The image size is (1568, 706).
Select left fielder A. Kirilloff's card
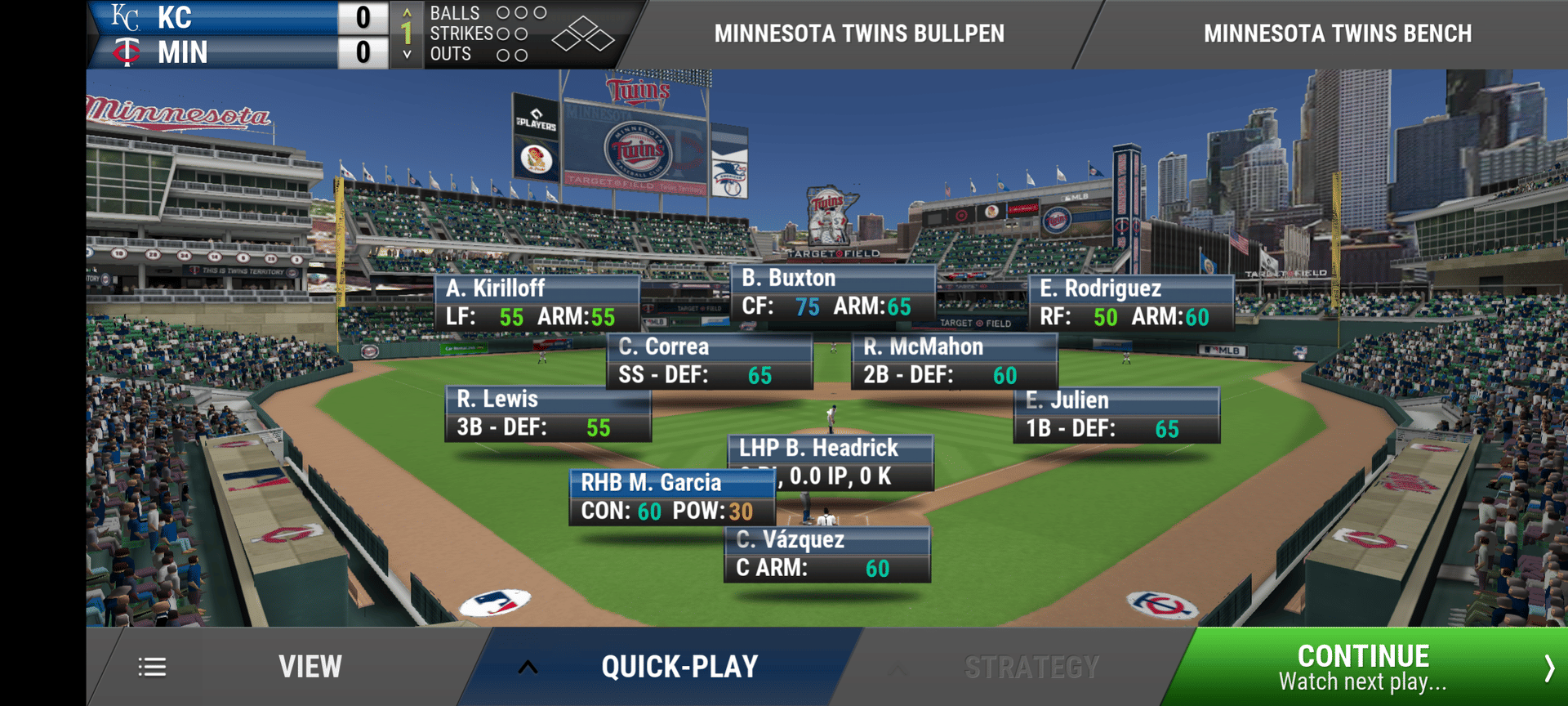click(537, 303)
